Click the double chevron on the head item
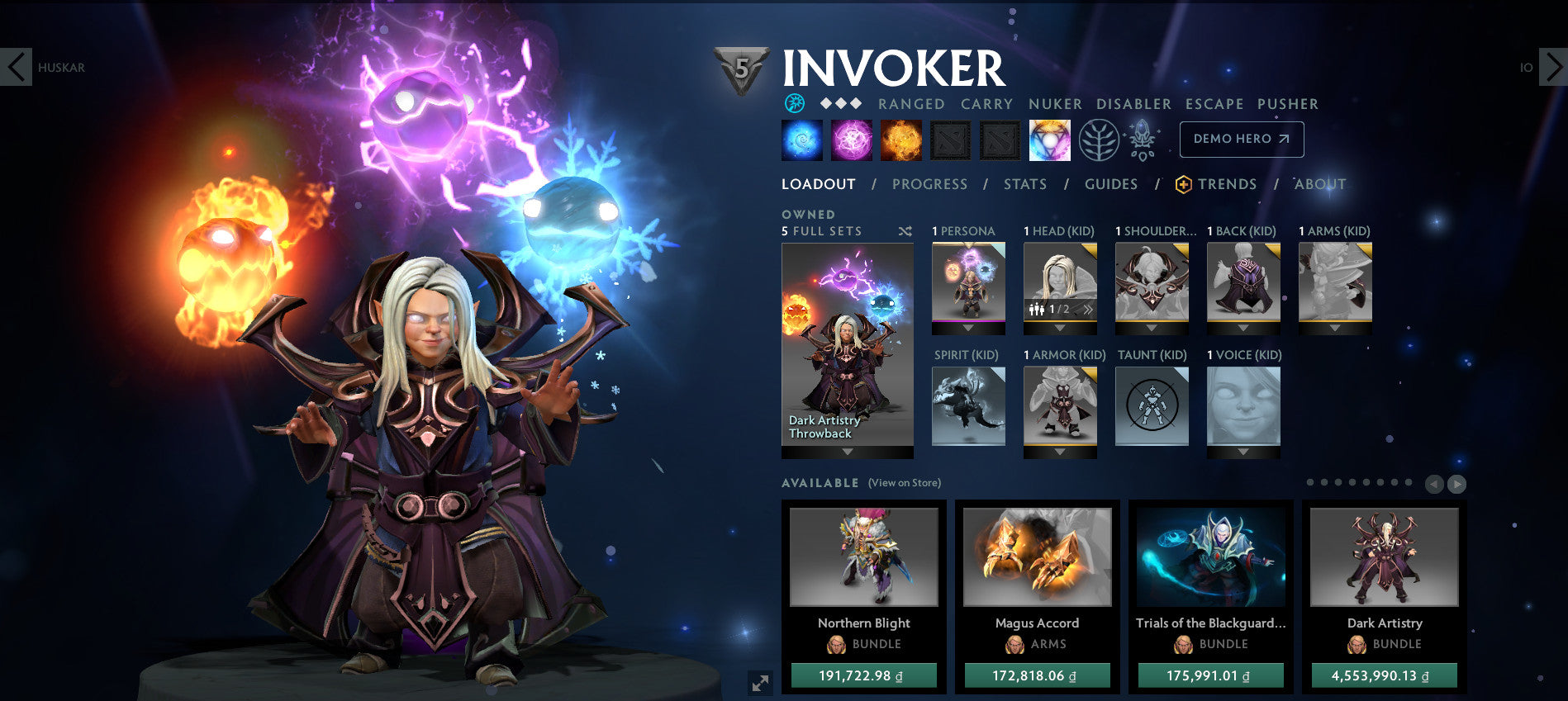The image size is (1568, 701). pyautogui.click(x=1090, y=310)
